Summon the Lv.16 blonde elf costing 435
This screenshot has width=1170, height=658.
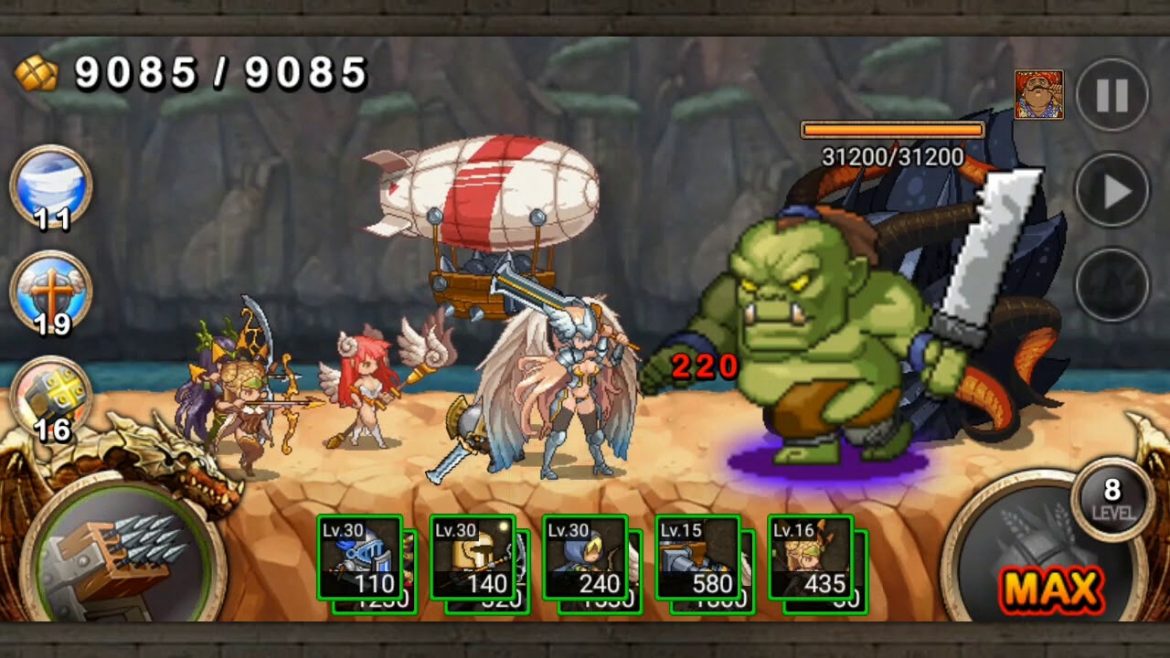tap(810, 558)
